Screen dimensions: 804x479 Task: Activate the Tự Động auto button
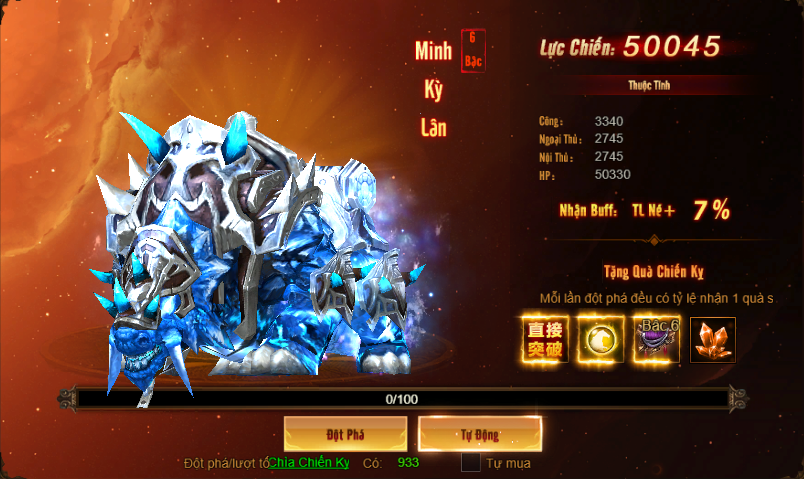click(x=480, y=435)
